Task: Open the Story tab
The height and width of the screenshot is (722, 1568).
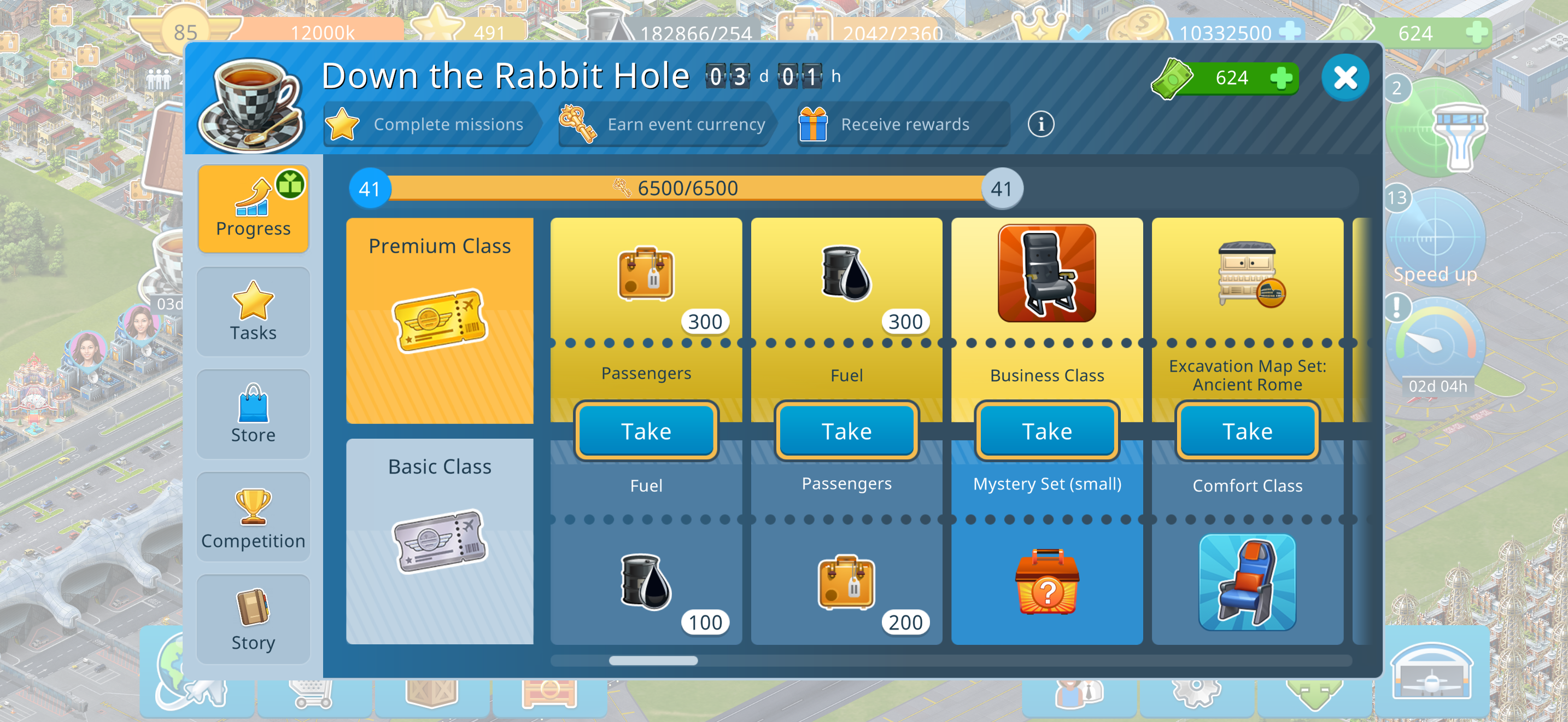Action: pyautogui.click(x=253, y=619)
